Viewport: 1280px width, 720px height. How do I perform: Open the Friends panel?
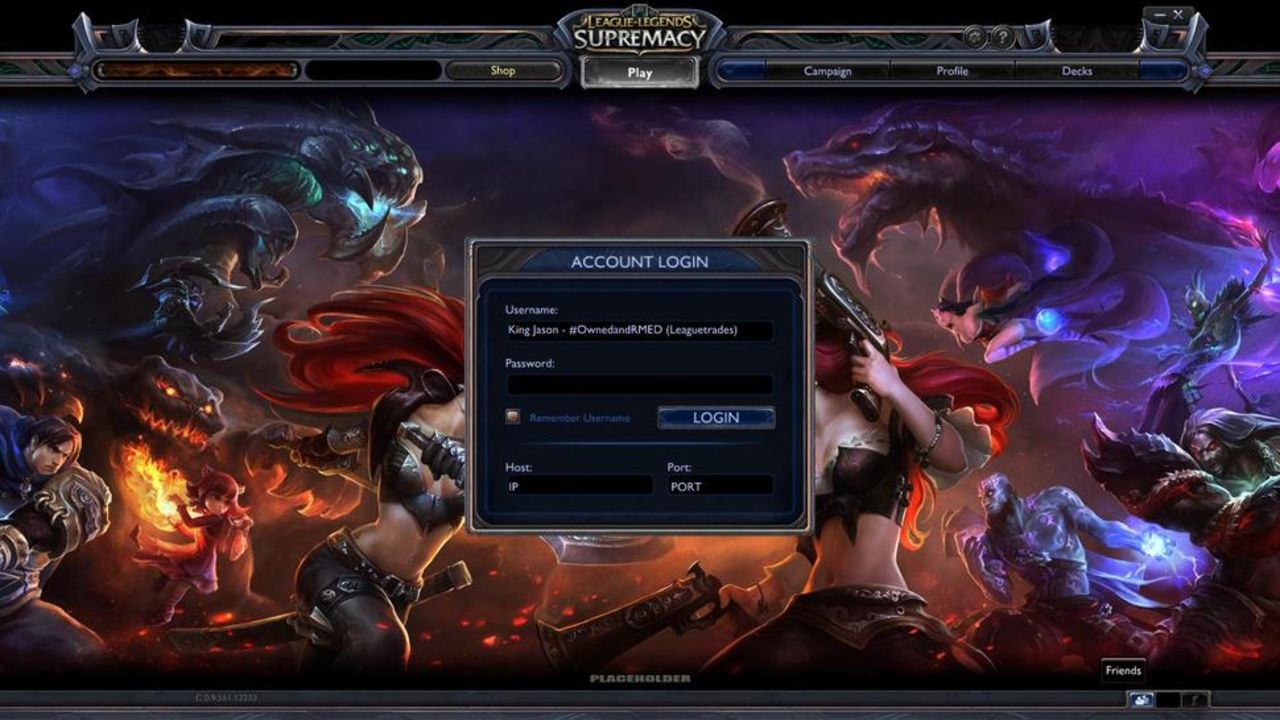click(1124, 670)
